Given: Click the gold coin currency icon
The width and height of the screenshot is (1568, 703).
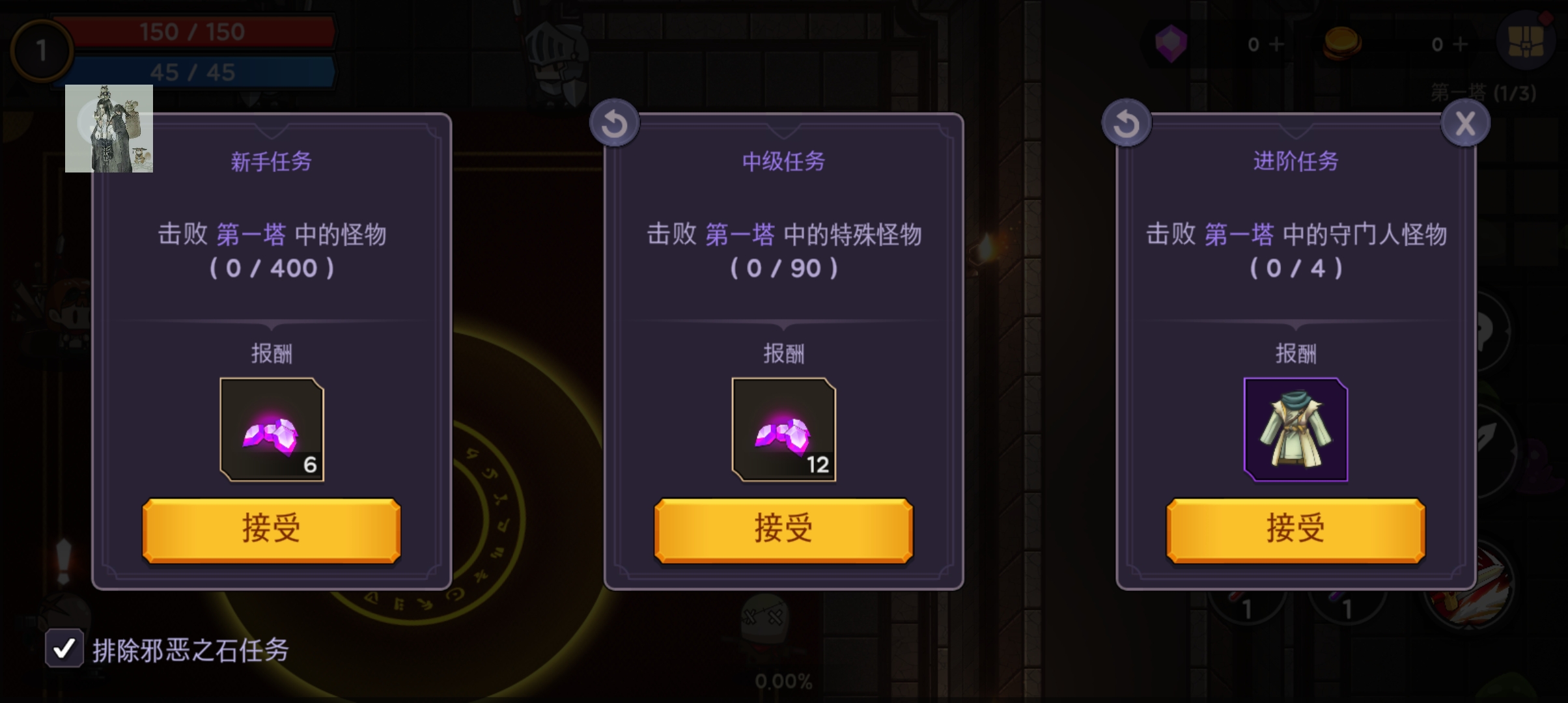Looking at the screenshot, I should click(1343, 44).
